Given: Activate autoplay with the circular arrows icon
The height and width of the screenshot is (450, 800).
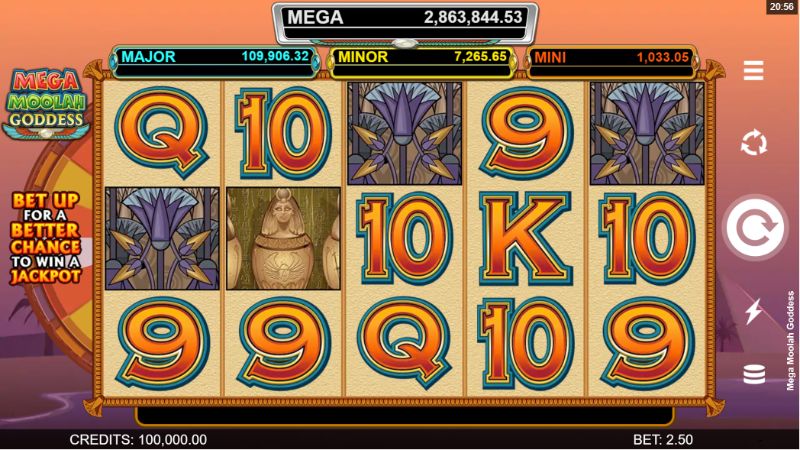Looking at the screenshot, I should (x=753, y=143).
